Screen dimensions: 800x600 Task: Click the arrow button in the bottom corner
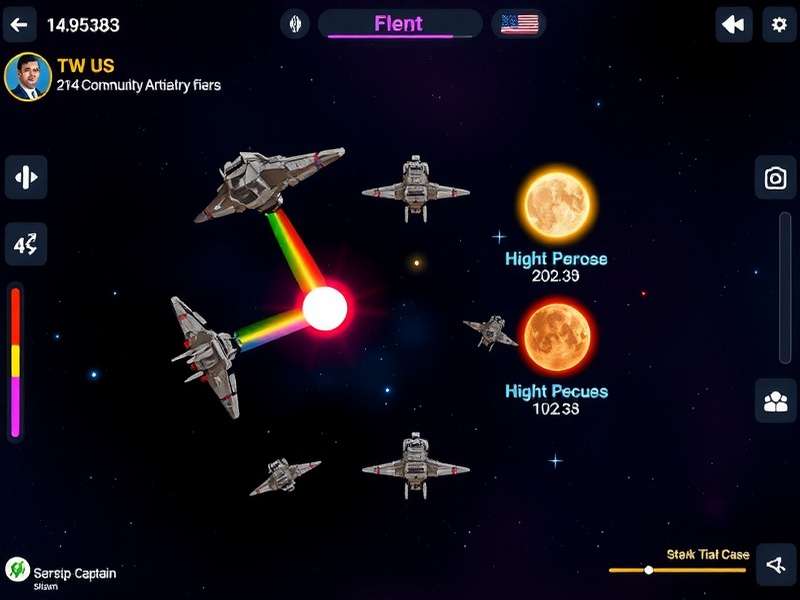pyautogui.click(x=775, y=565)
